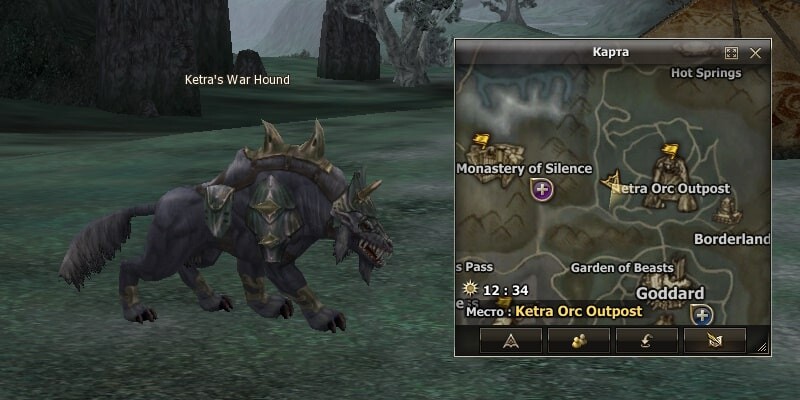Click the crossed-out flag map button

pyautogui.click(x=714, y=341)
